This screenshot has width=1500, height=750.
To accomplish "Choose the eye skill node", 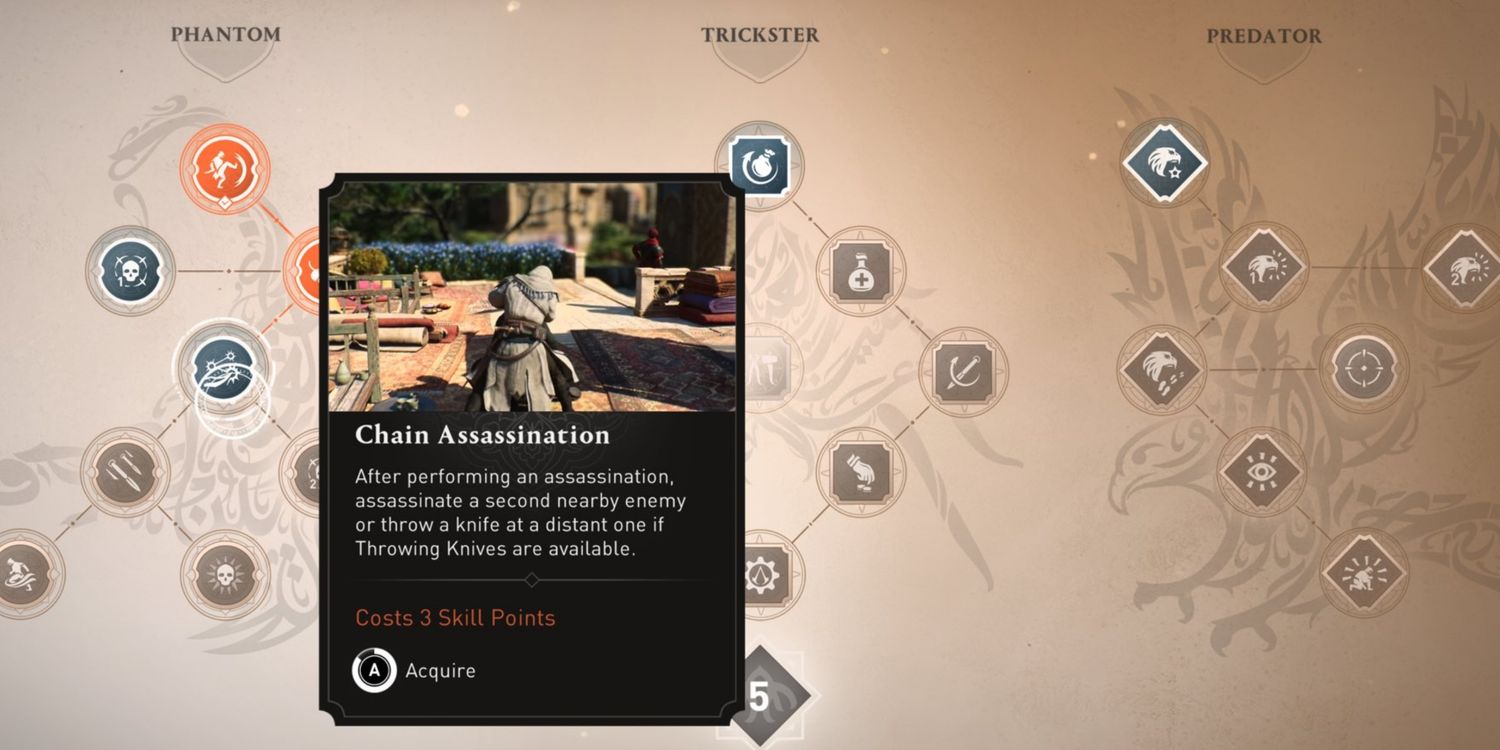I will coord(1263,471).
